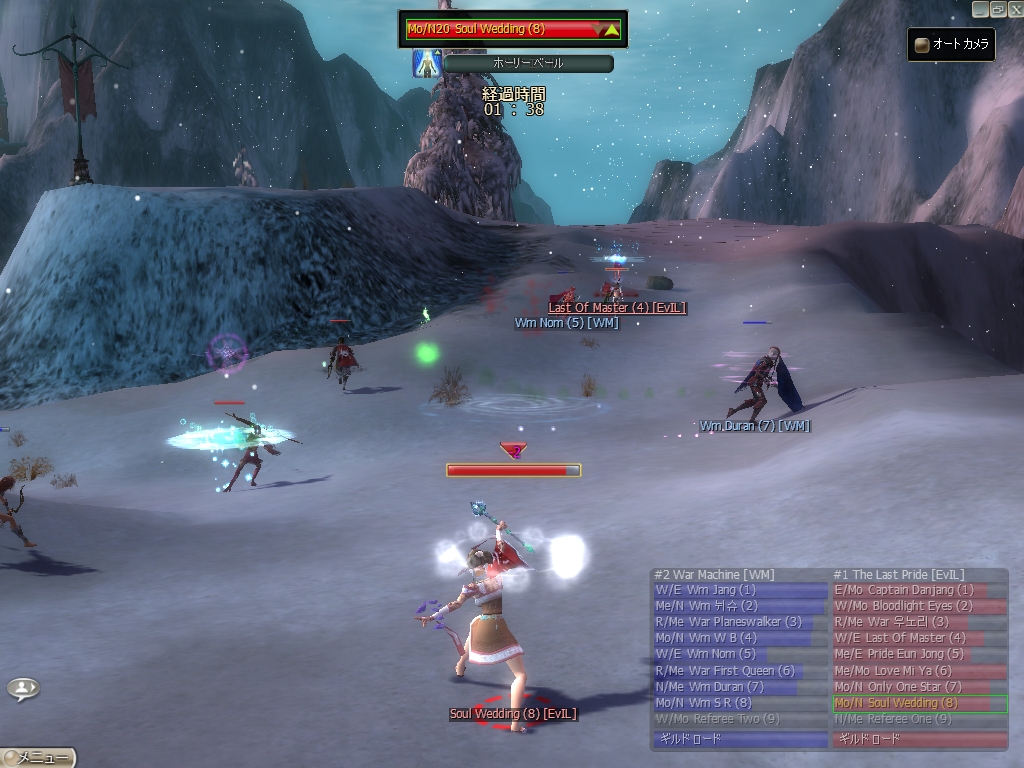The width and height of the screenshot is (1024, 768).
Task: Select Wm W B (4) player row
Action: [x=739, y=638]
